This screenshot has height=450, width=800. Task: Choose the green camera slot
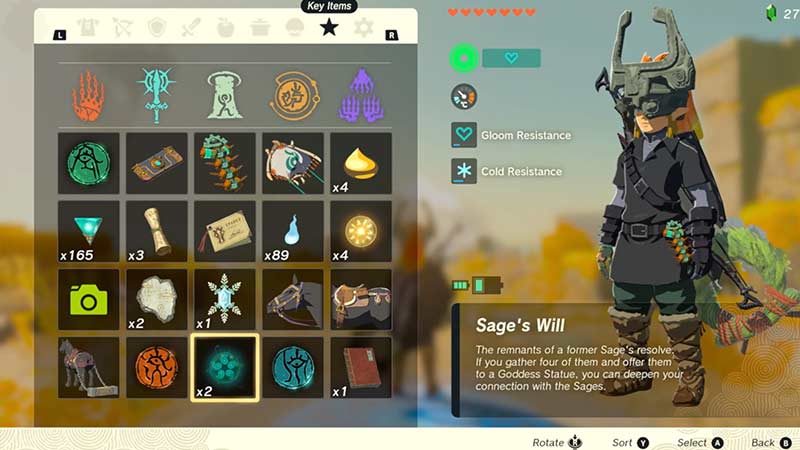89,299
